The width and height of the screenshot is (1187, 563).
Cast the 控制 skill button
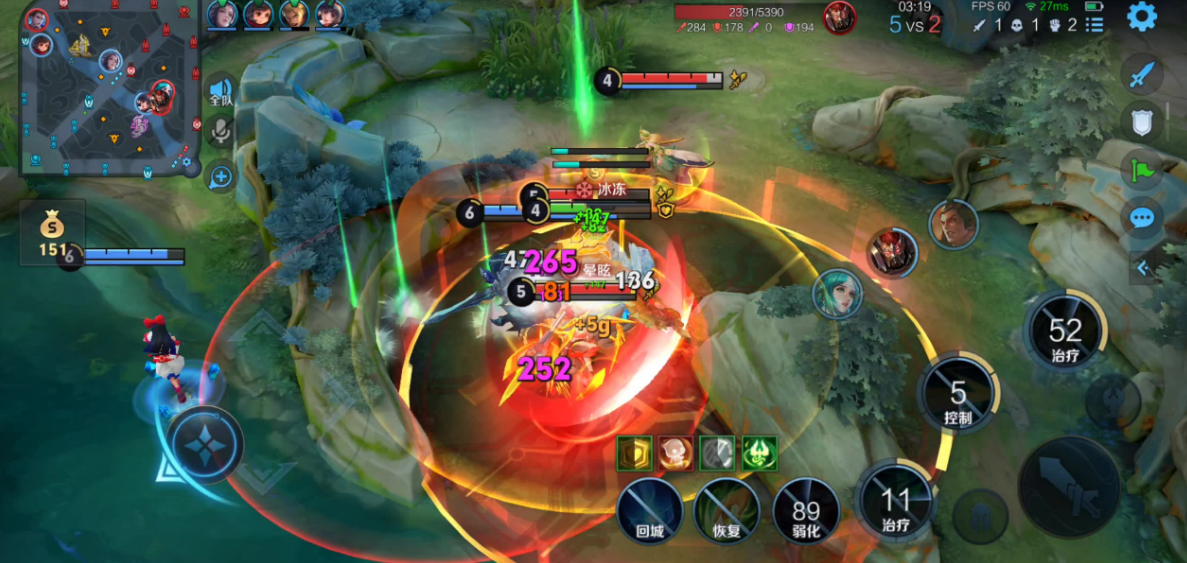tap(957, 395)
